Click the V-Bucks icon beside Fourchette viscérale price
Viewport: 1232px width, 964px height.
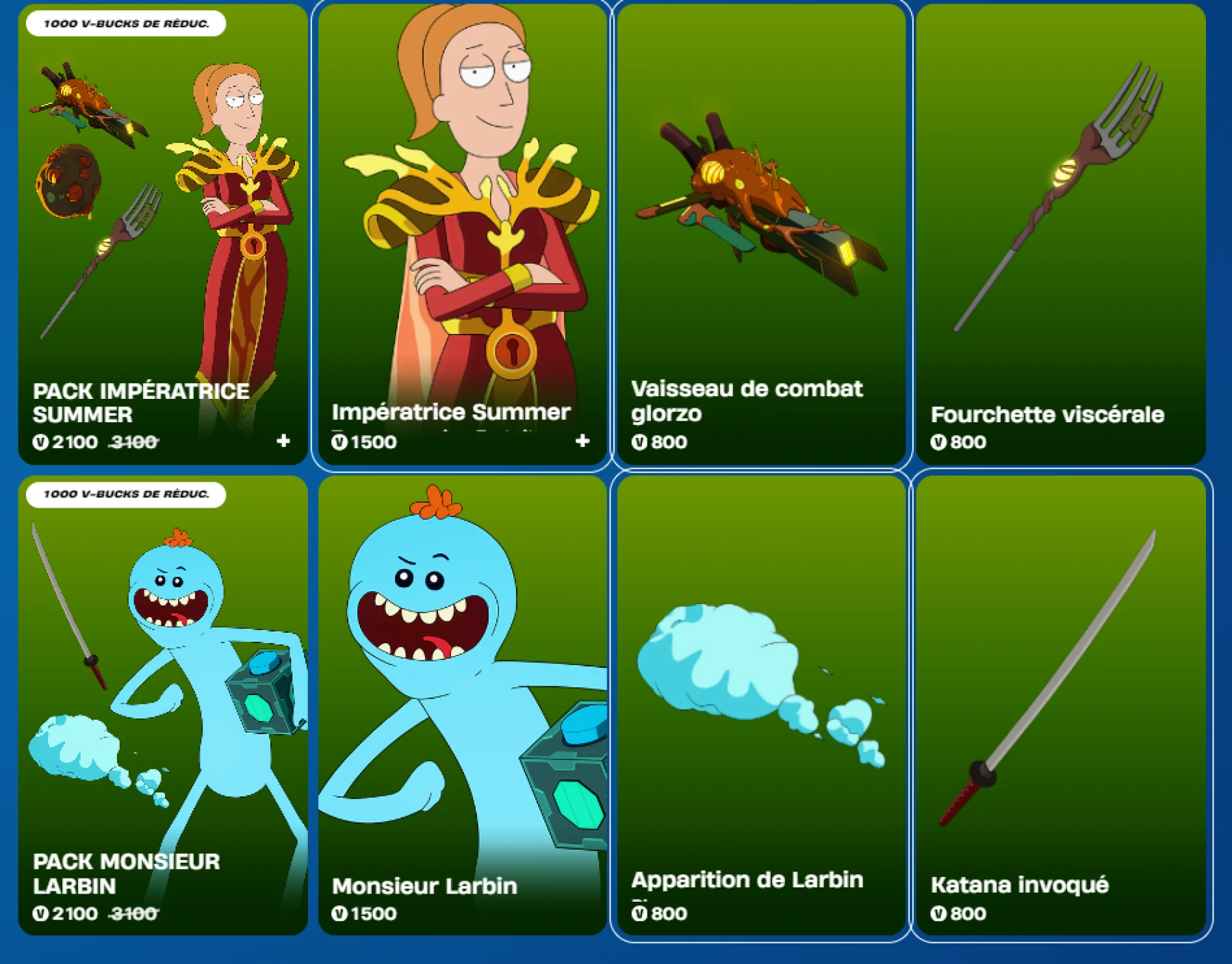coord(938,443)
